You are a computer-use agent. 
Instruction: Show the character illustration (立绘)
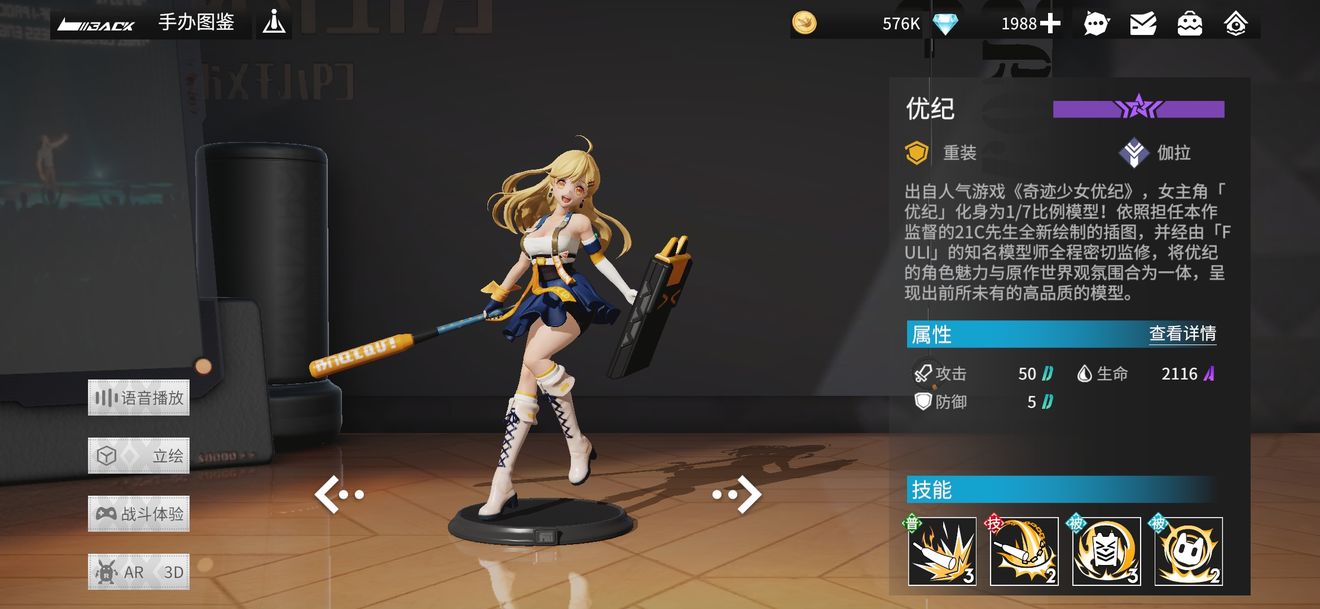[138, 456]
